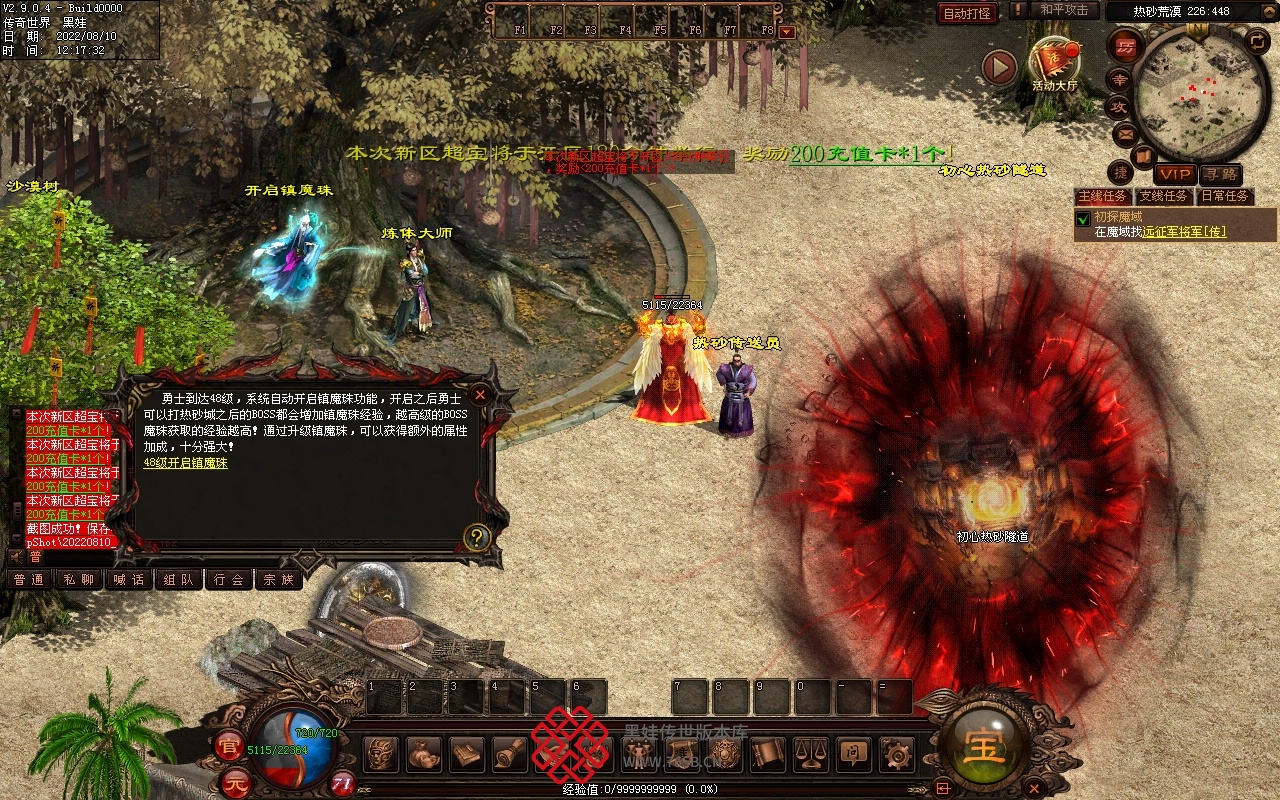
Task: Follow the 远征军将军 quest link
Action: [x=1184, y=232]
